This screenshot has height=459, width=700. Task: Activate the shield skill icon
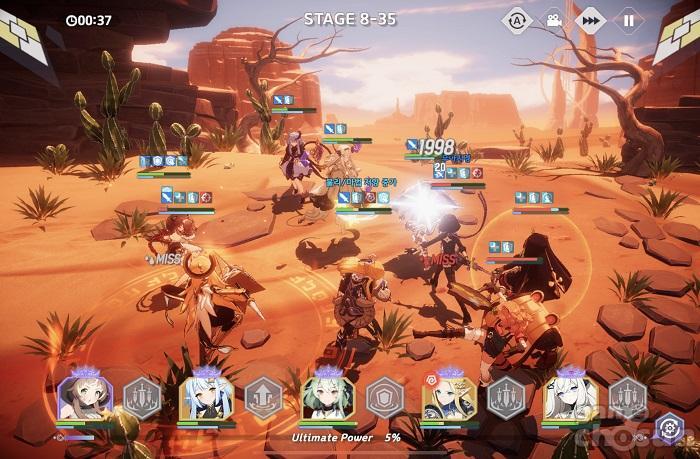[x=385, y=397]
